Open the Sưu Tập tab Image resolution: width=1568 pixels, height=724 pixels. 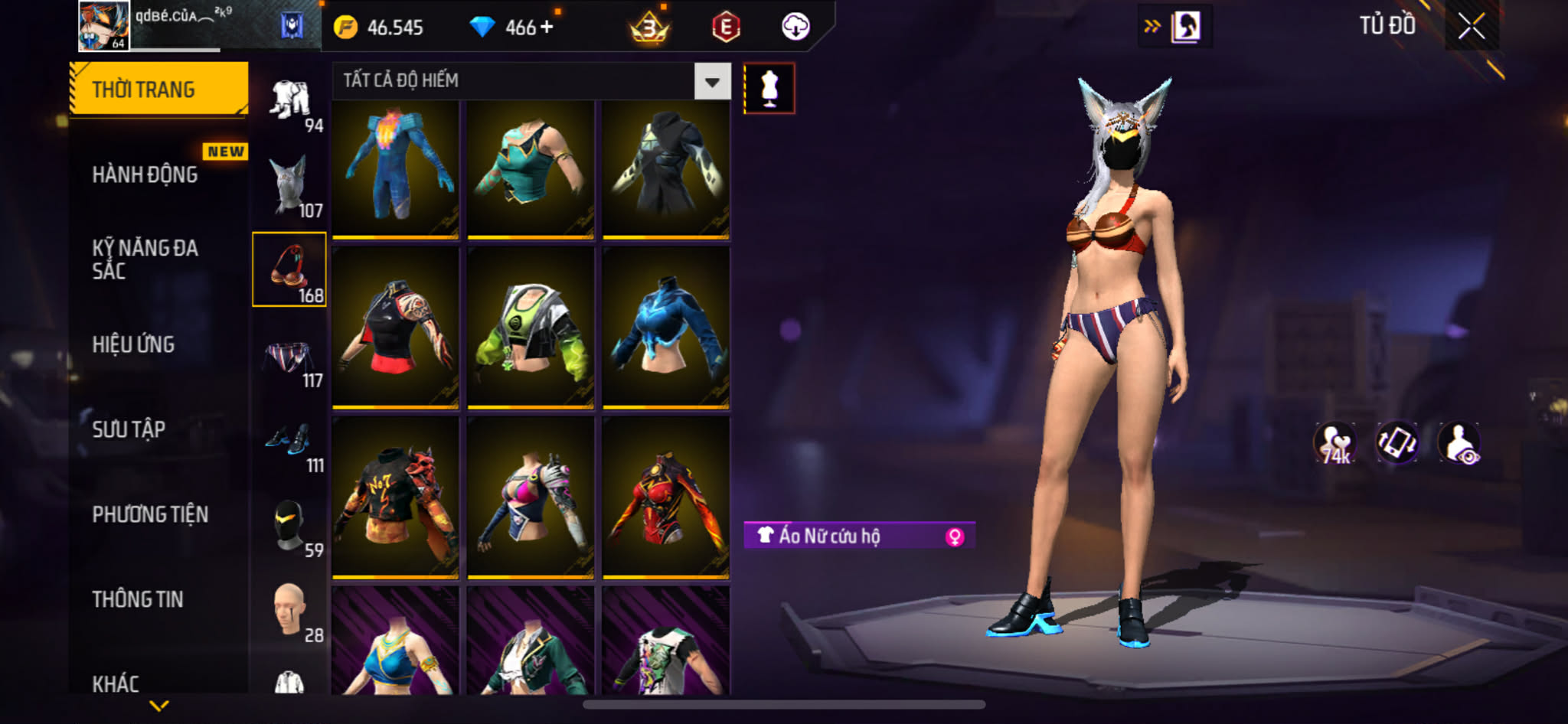129,429
